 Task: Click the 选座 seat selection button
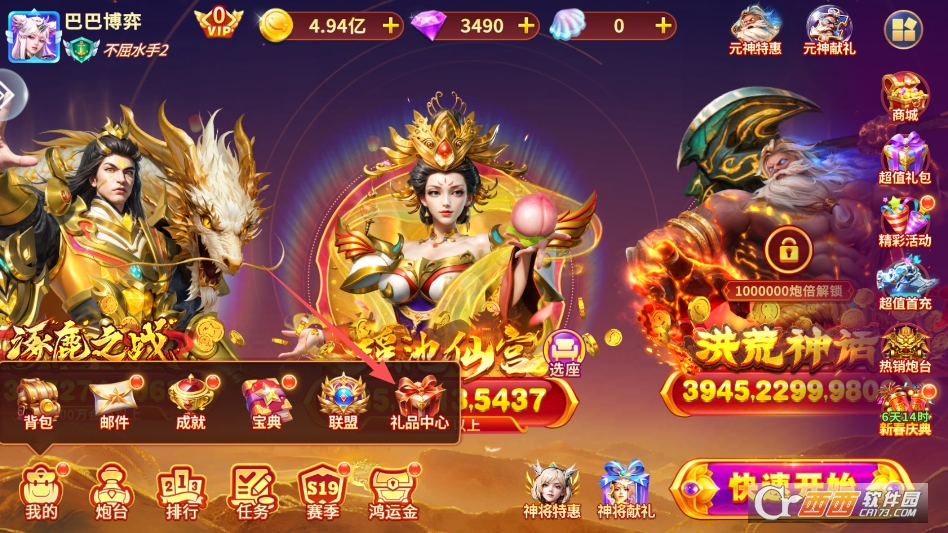(565, 353)
